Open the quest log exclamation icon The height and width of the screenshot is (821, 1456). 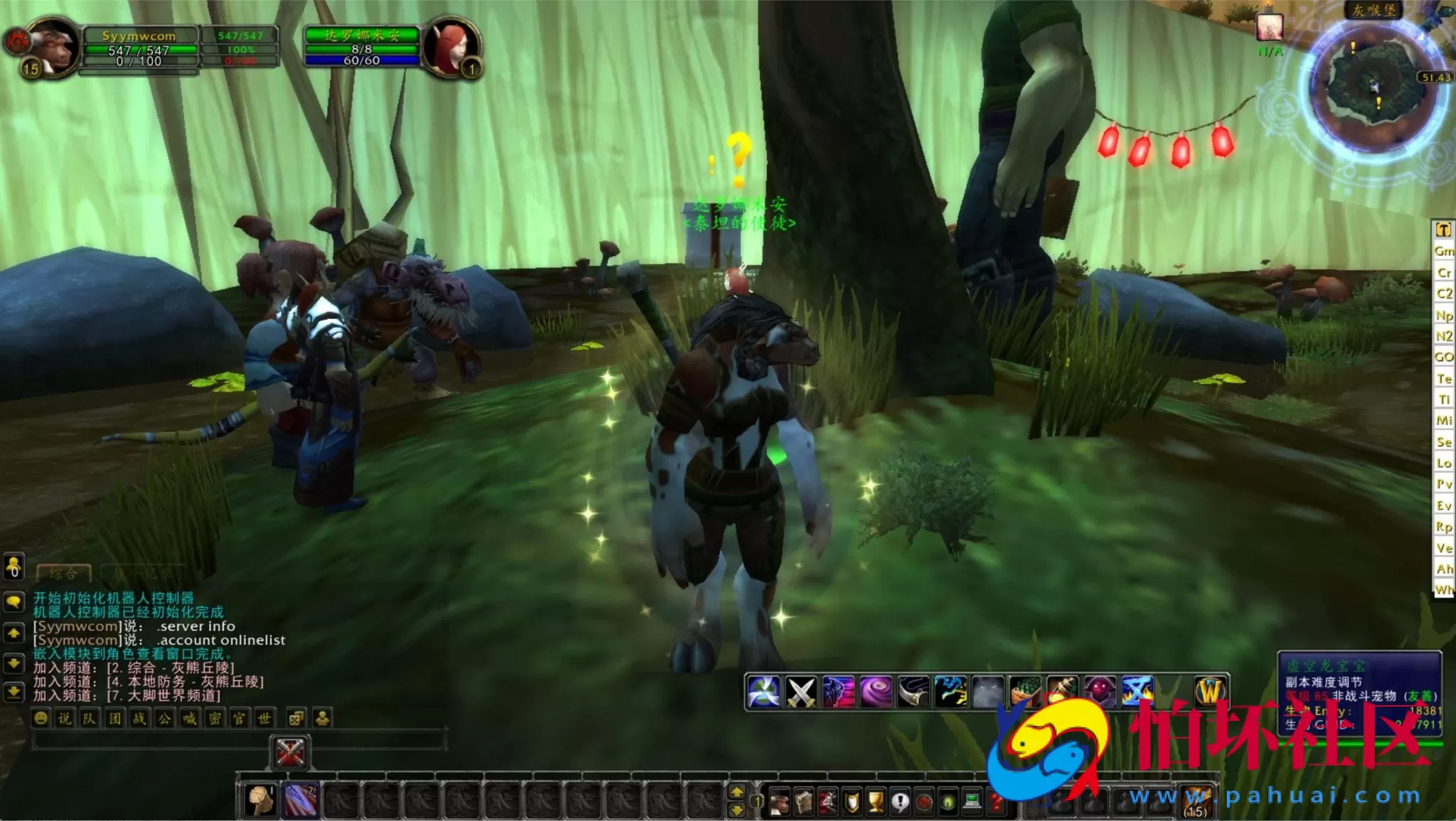[x=899, y=800]
